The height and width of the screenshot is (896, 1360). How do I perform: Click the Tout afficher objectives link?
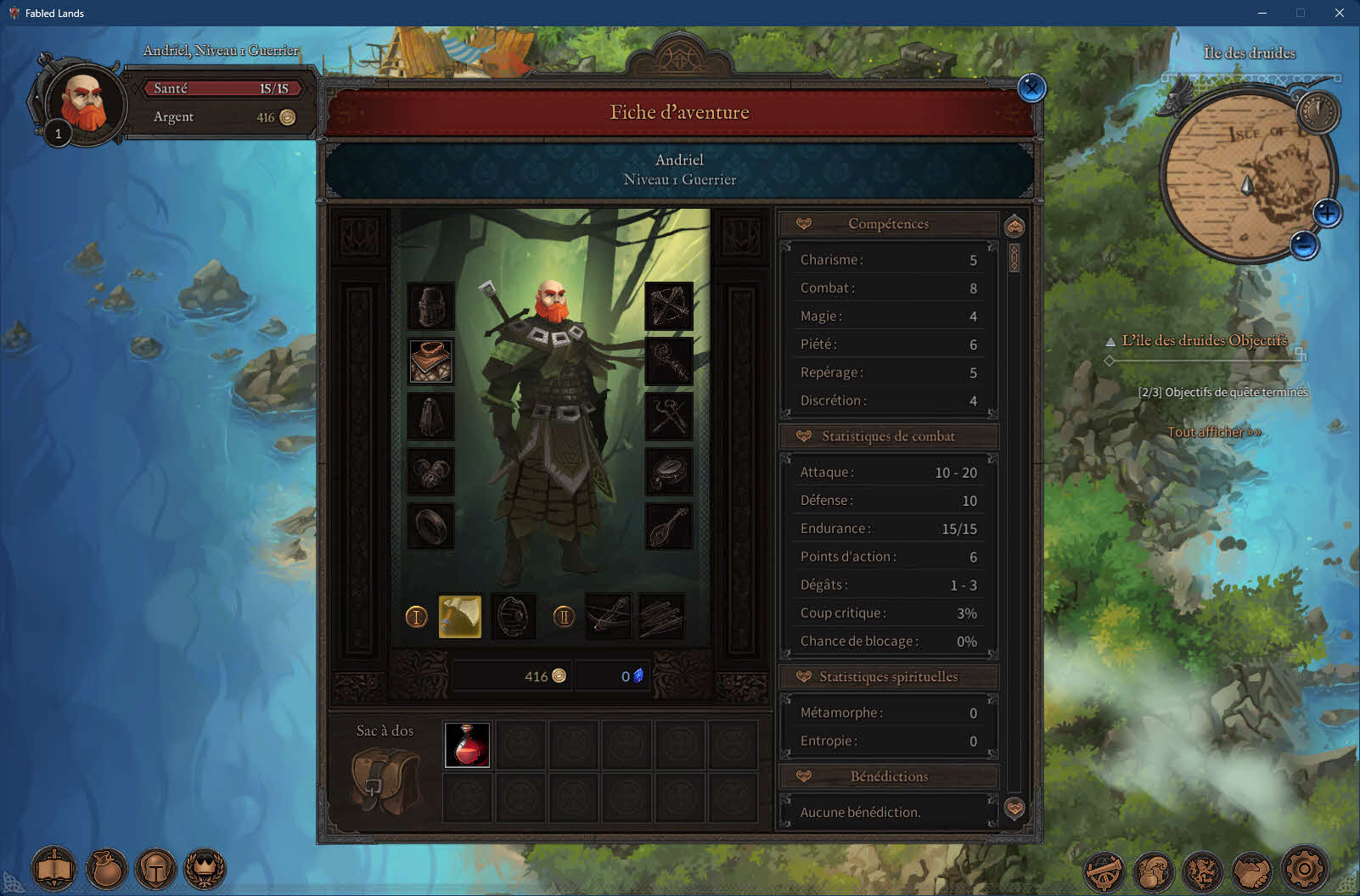tap(1214, 432)
